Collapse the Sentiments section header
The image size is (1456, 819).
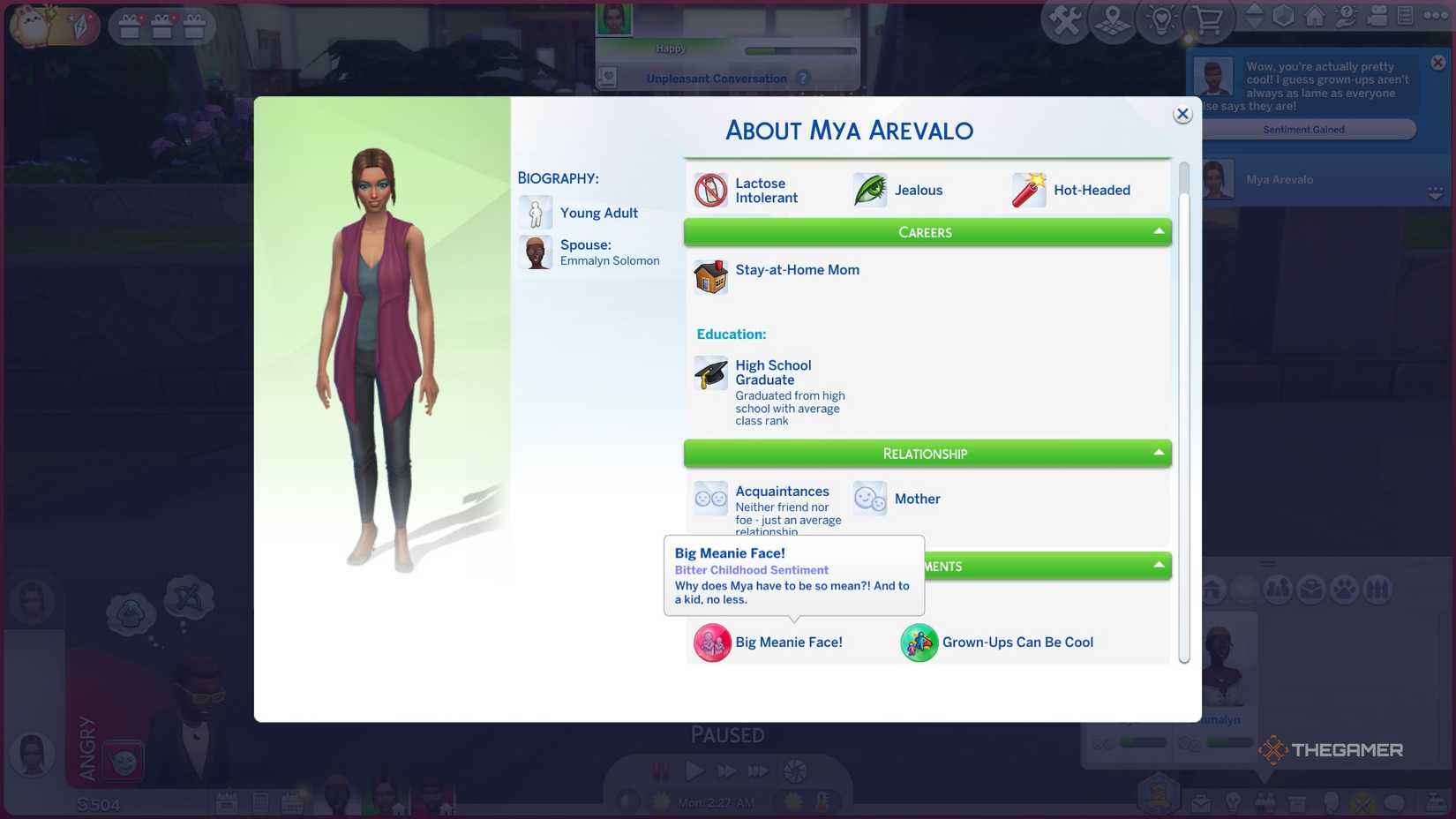[x=1160, y=566]
